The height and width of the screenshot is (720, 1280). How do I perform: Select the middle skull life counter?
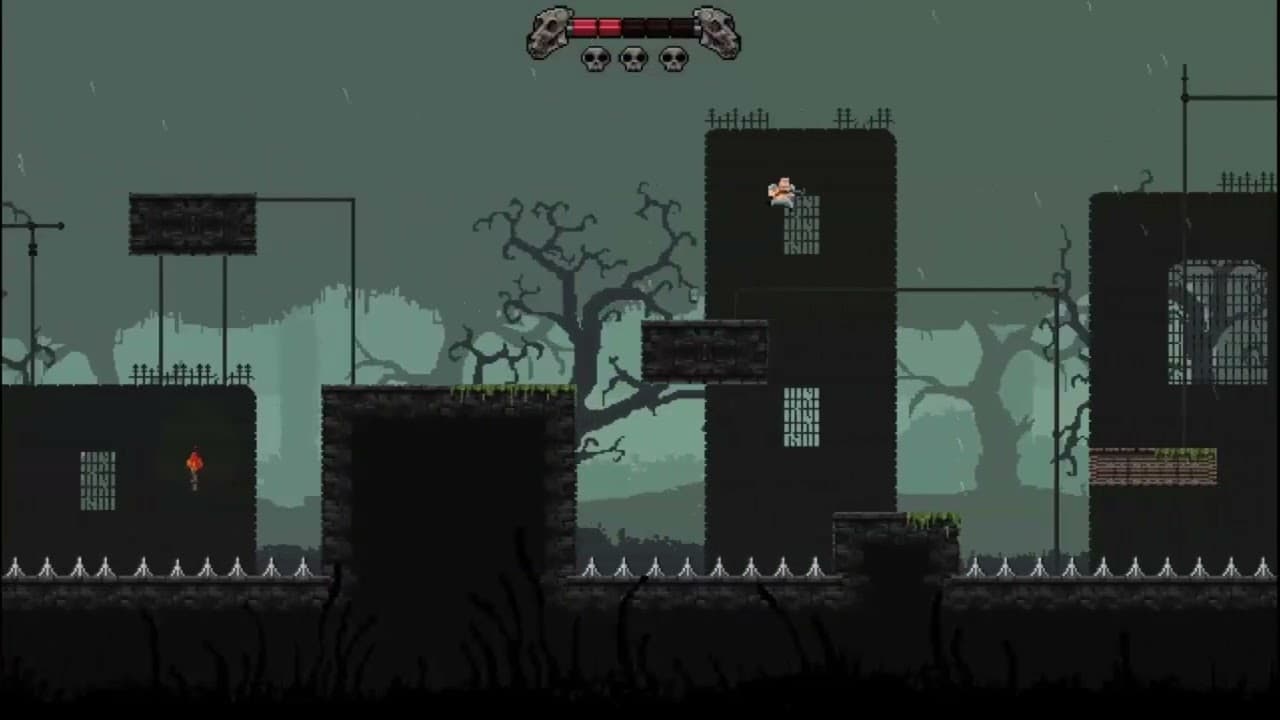point(632,58)
